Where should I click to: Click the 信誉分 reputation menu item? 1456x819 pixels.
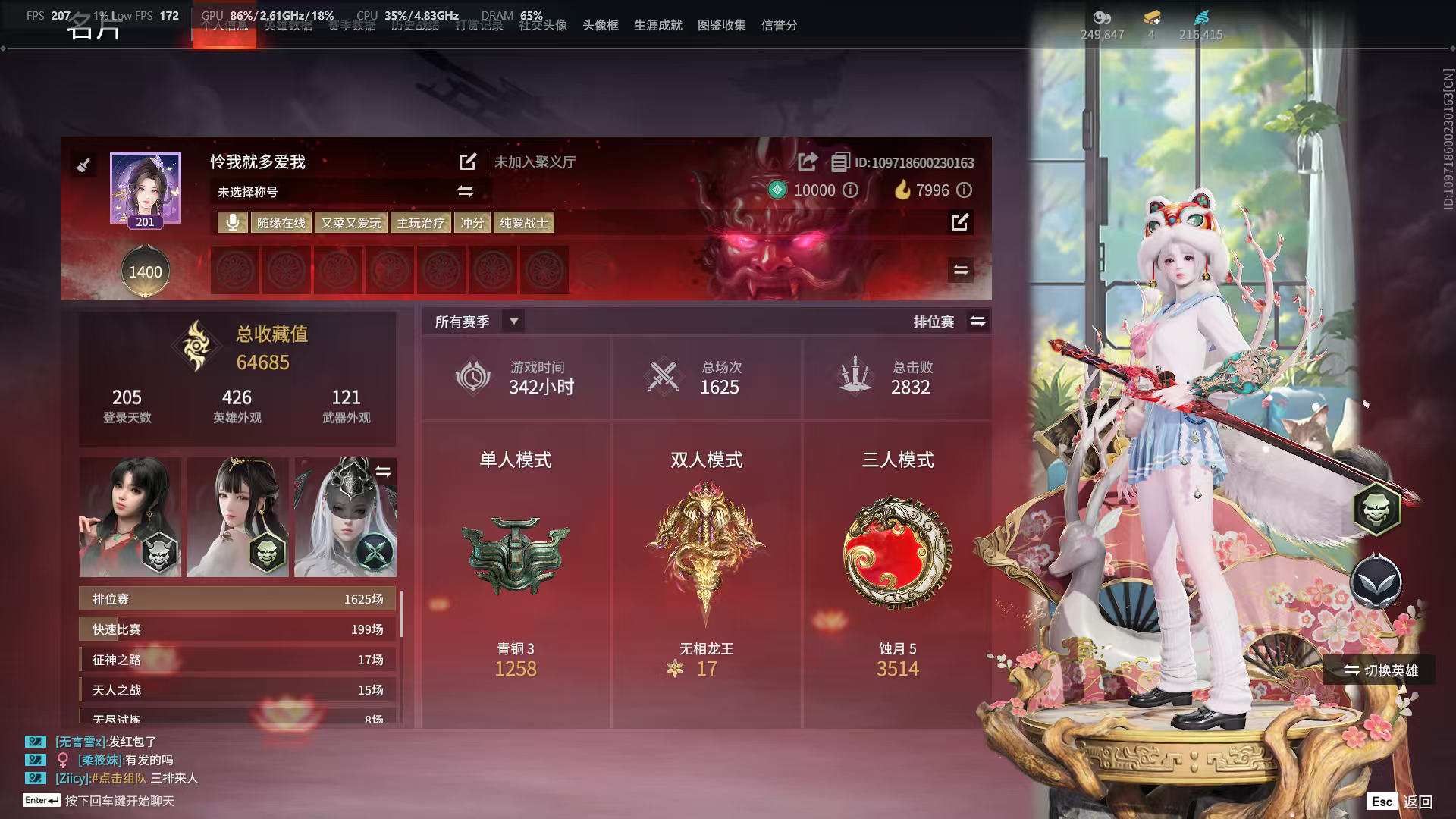pos(780,25)
